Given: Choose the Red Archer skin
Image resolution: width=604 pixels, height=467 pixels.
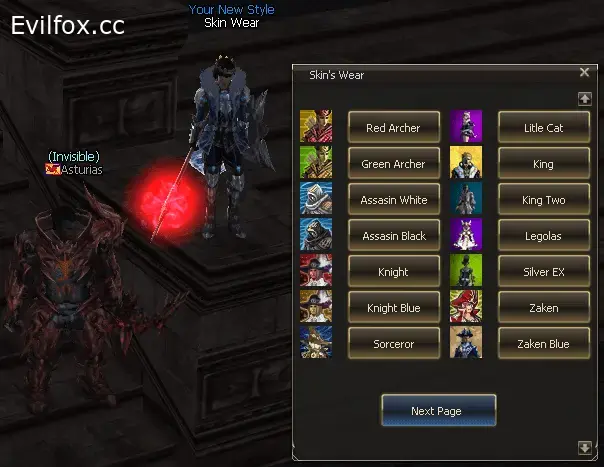Looking at the screenshot, I should tap(393, 128).
